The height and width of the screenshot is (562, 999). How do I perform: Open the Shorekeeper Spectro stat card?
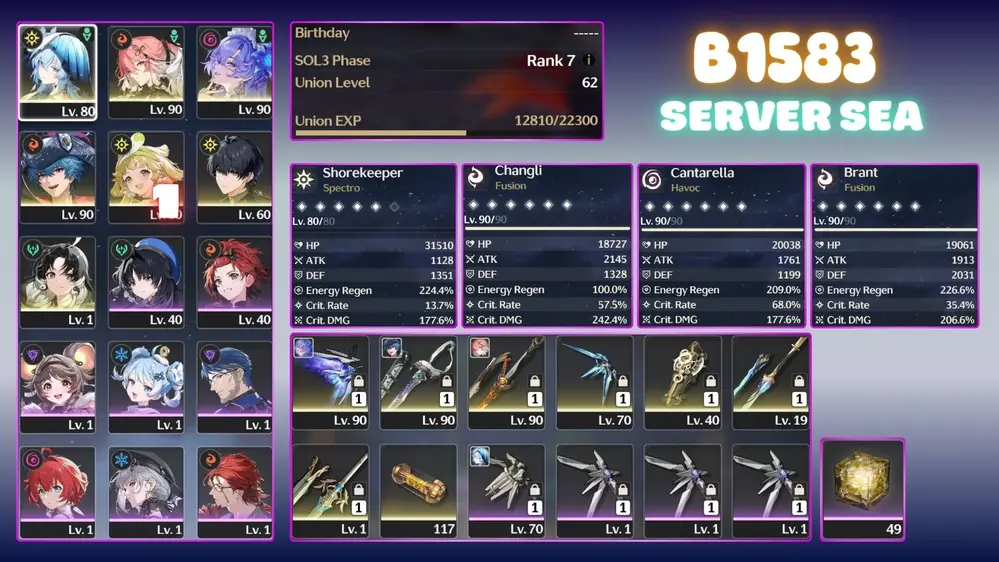(x=374, y=246)
